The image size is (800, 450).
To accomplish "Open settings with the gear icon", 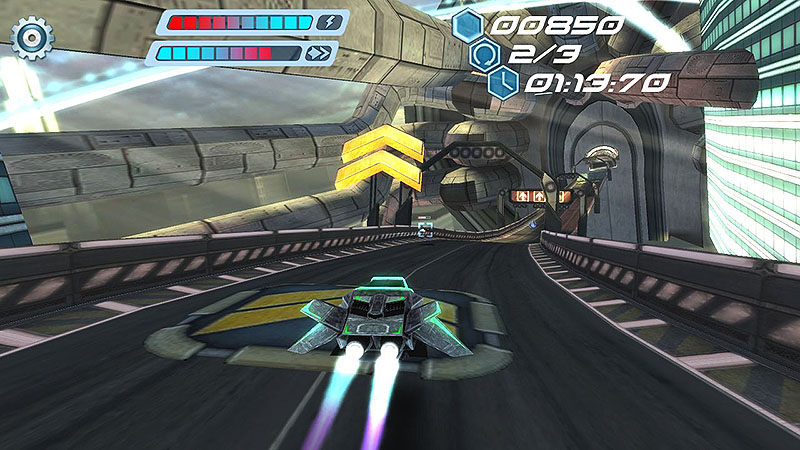I will click(x=30, y=37).
